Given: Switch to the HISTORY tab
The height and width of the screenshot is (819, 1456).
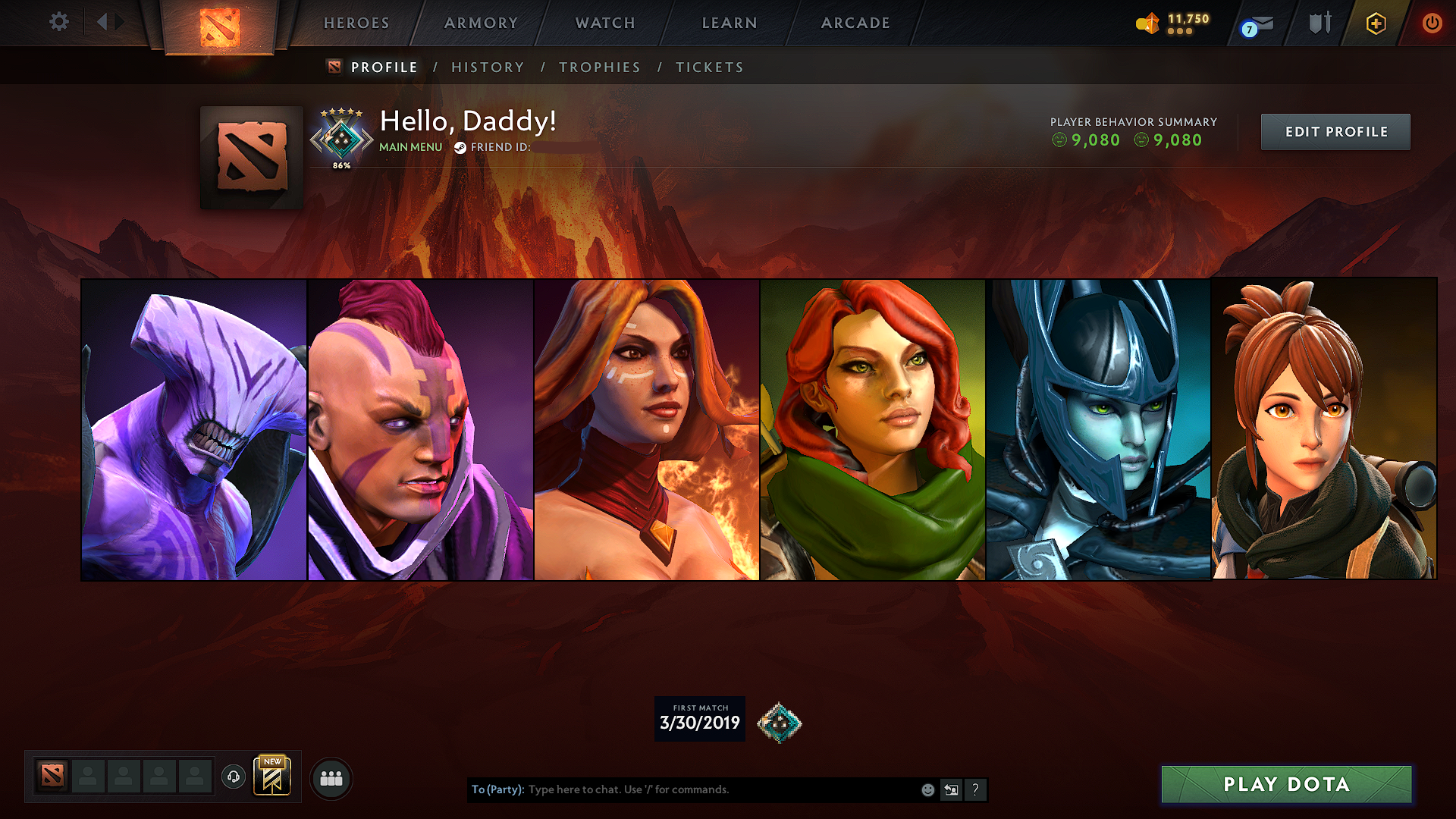Looking at the screenshot, I should coord(488,67).
